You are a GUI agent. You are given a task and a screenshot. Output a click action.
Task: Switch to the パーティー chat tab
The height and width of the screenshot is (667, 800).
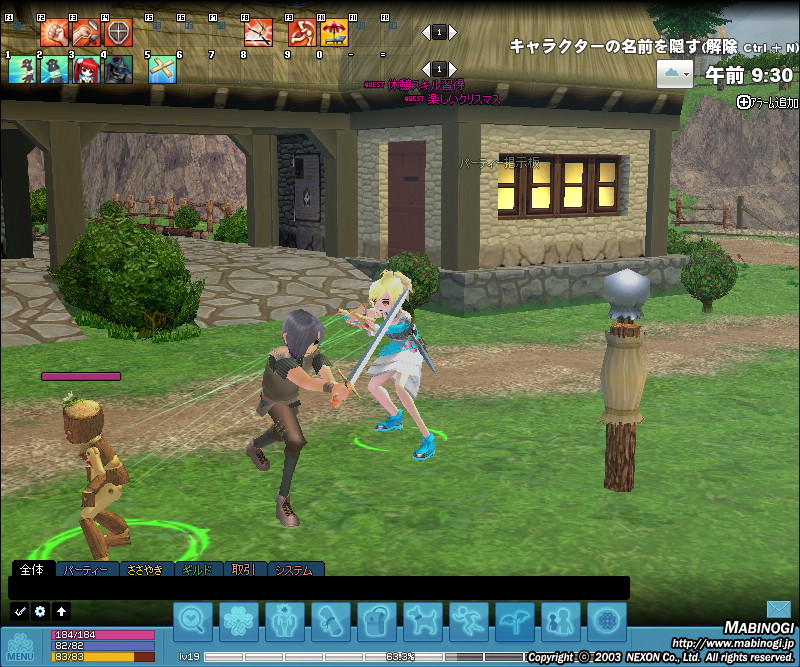[x=86, y=570]
